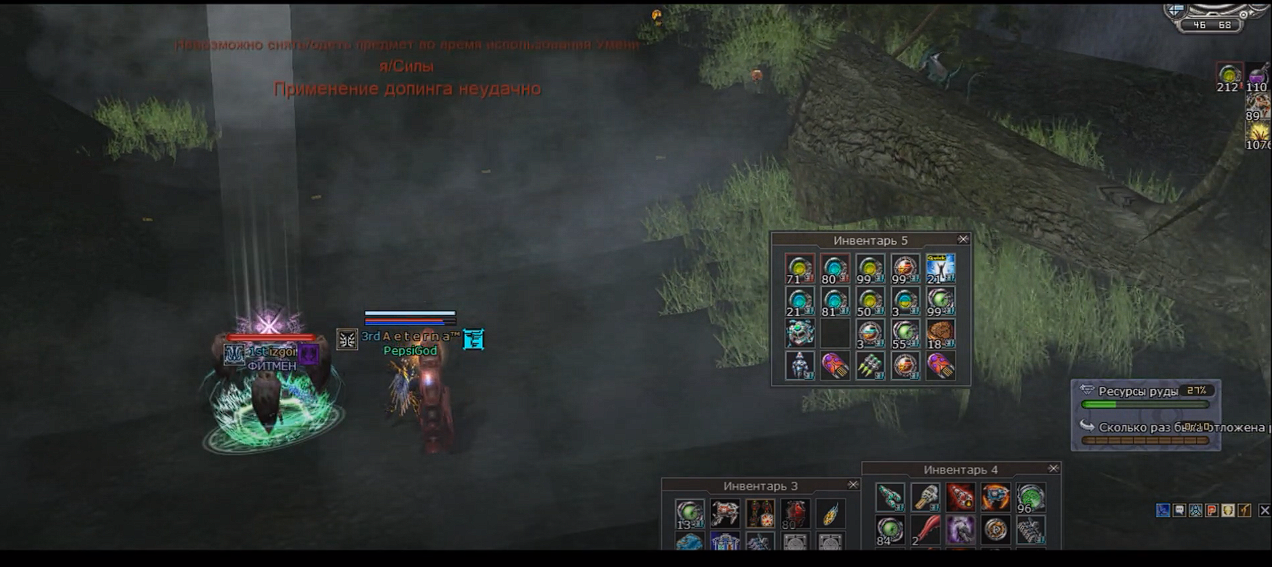Select the flaming red launcher item

(x=960, y=497)
